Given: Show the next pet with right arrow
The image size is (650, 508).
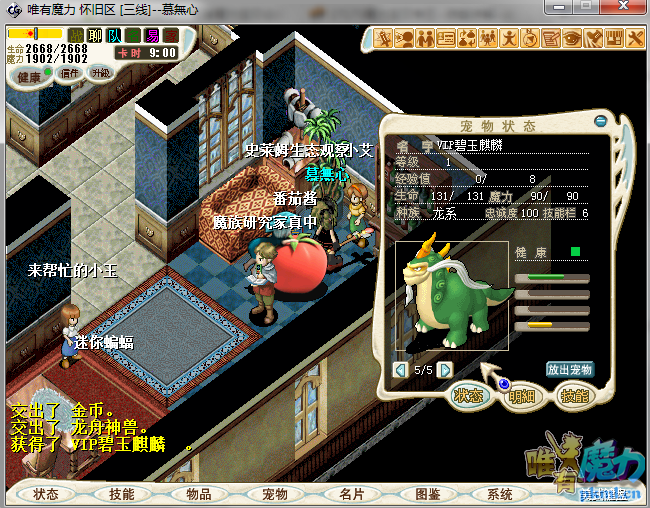Looking at the screenshot, I should (445, 370).
